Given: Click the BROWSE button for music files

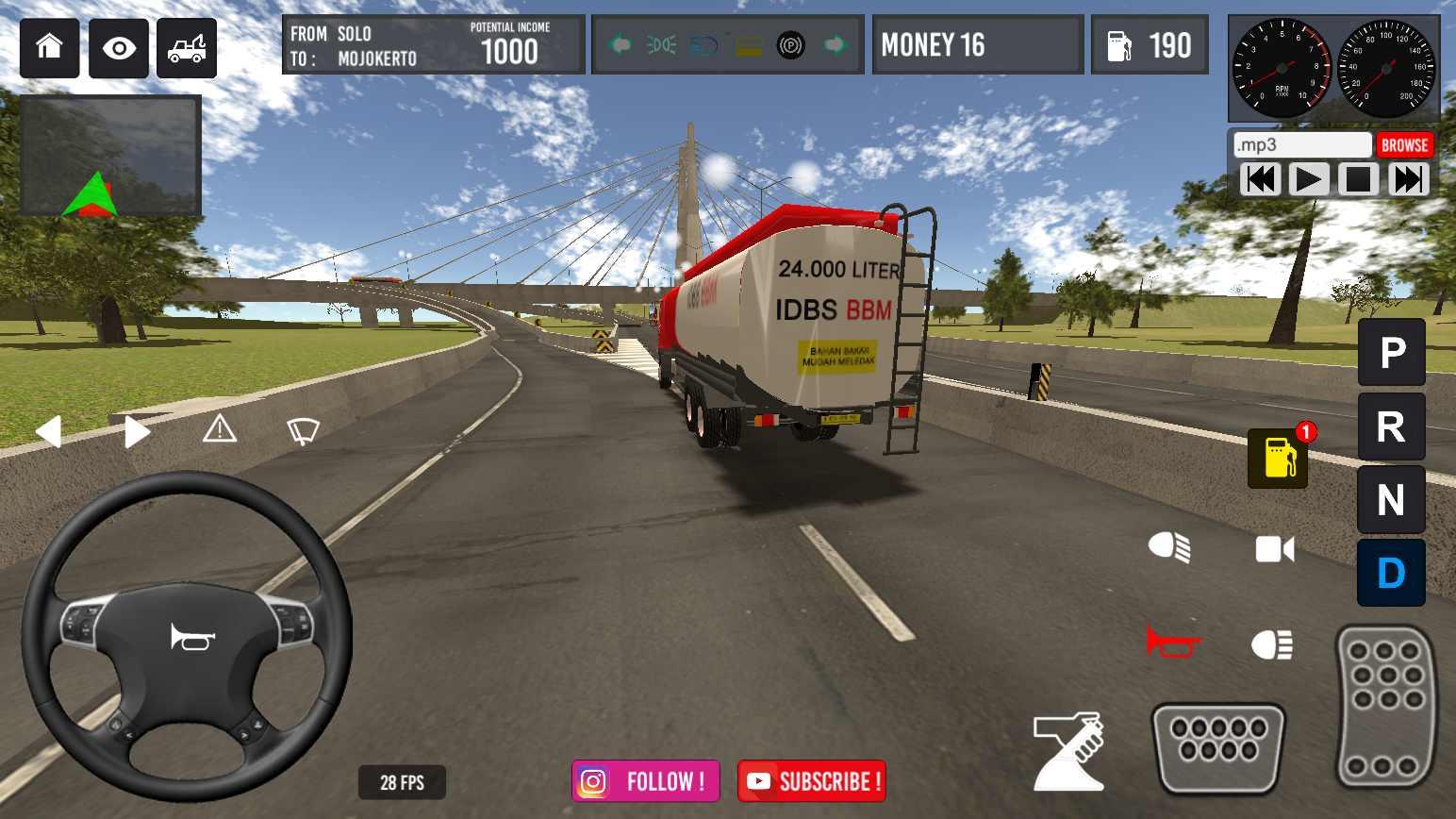Looking at the screenshot, I should point(1404,144).
